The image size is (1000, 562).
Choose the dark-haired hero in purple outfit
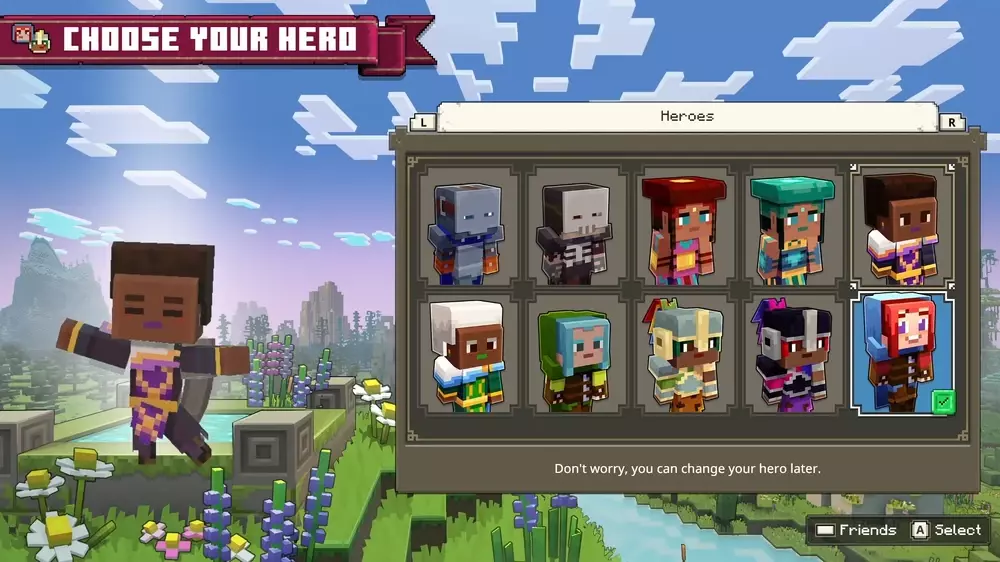point(901,226)
